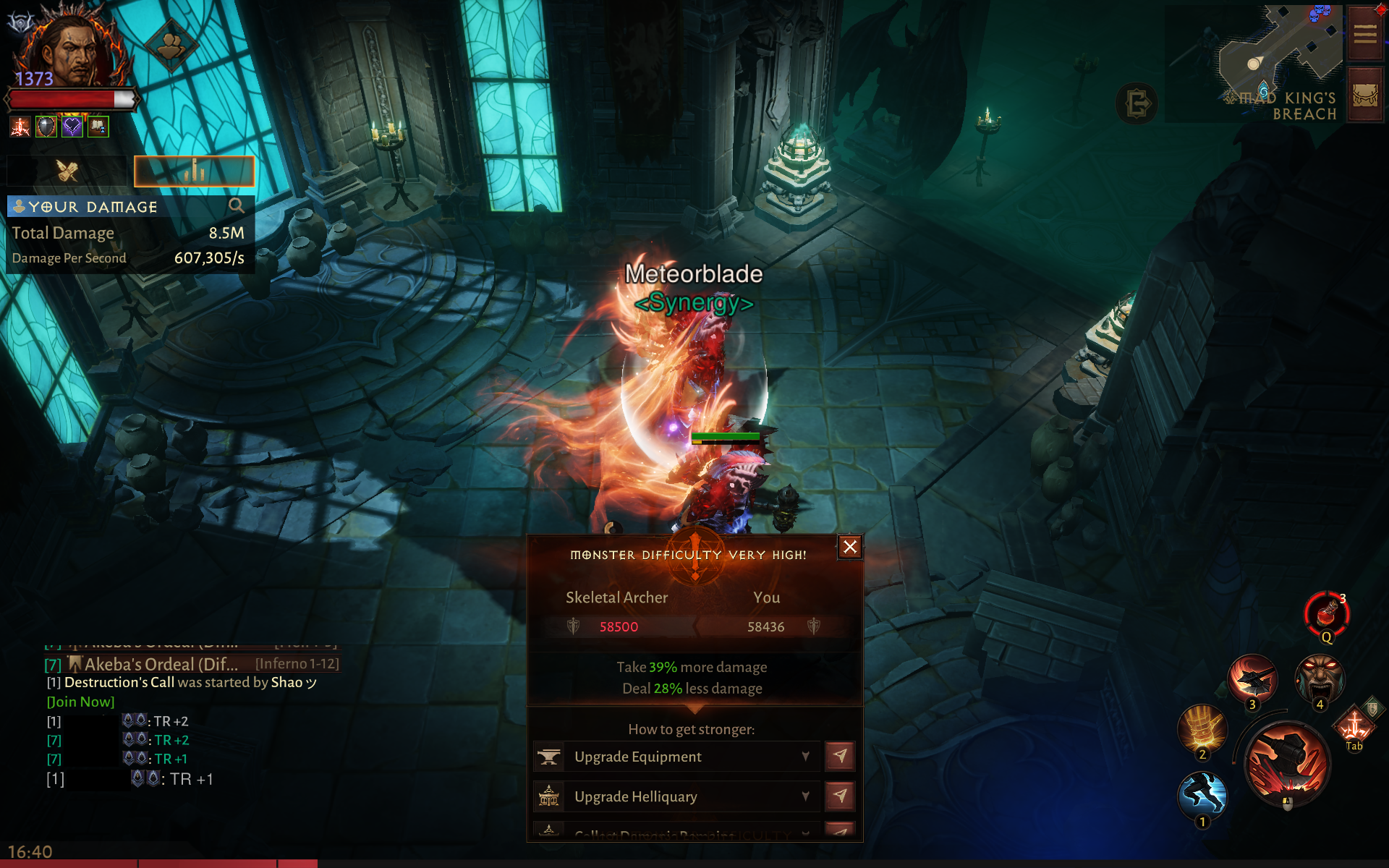Image resolution: width=1389 pixels, height=868 pixels.
Task: Activate the sprinting dash skill
Action: [1202, 794]
